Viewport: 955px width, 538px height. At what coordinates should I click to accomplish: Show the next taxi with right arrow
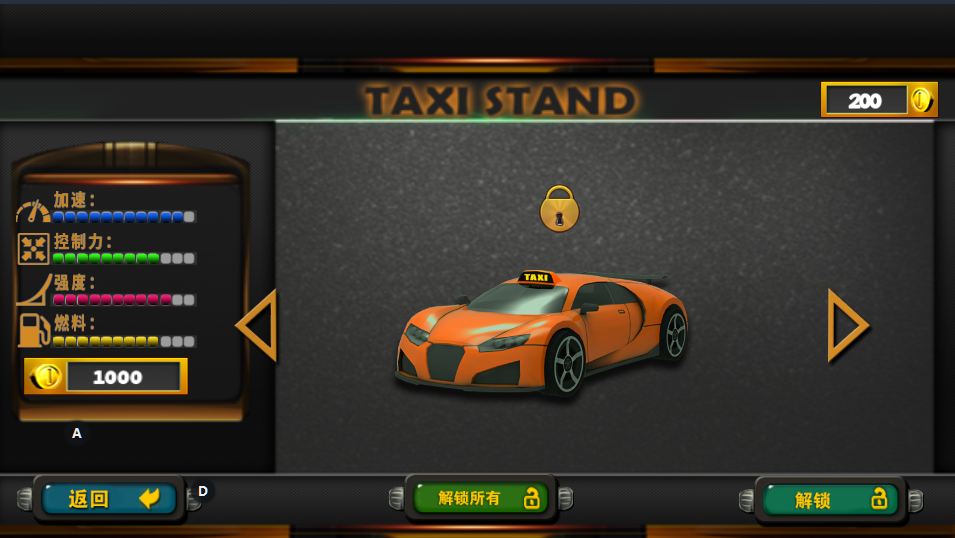(846, 325)
